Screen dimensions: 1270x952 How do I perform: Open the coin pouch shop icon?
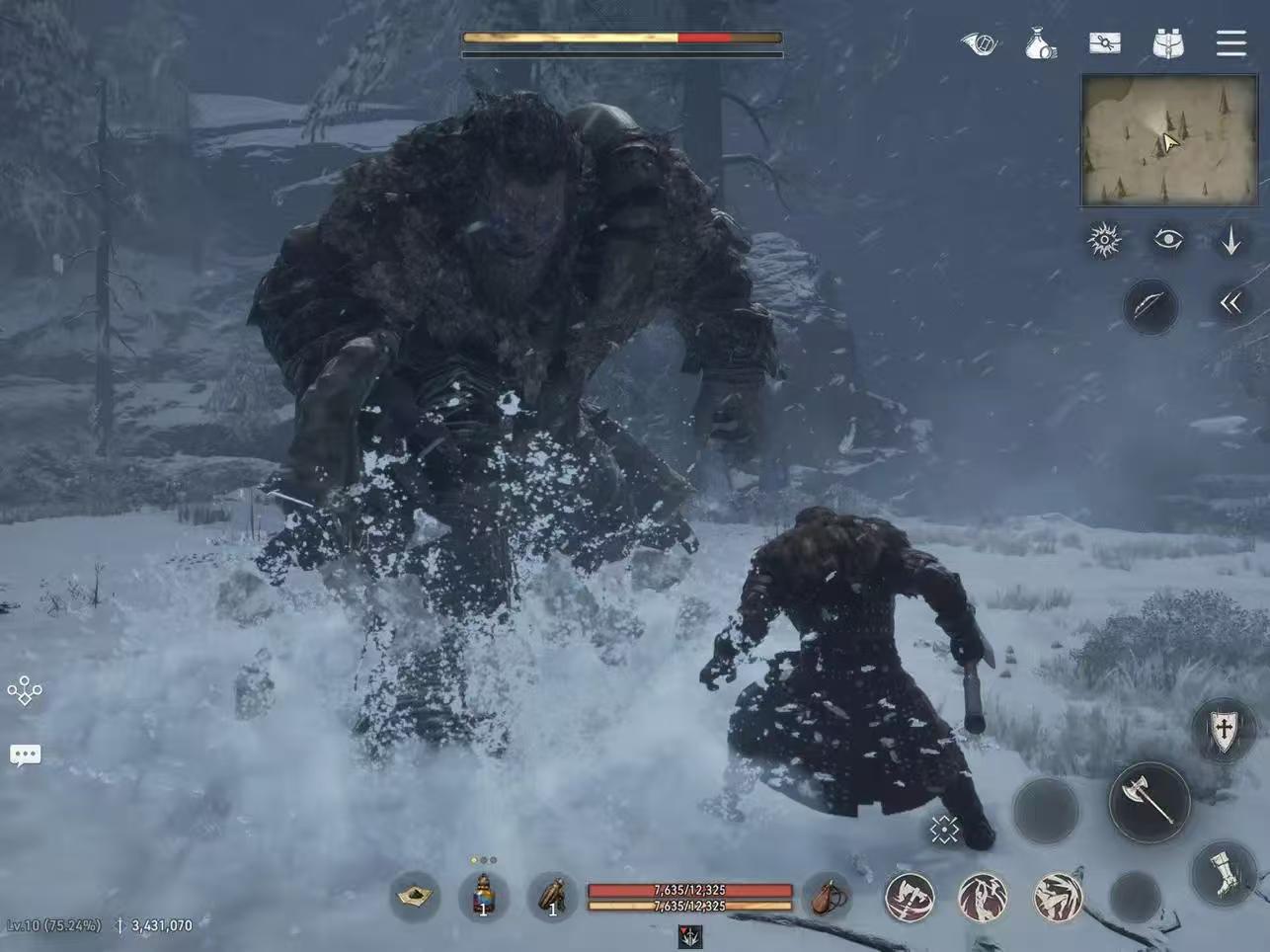[x=1040, y=43]
